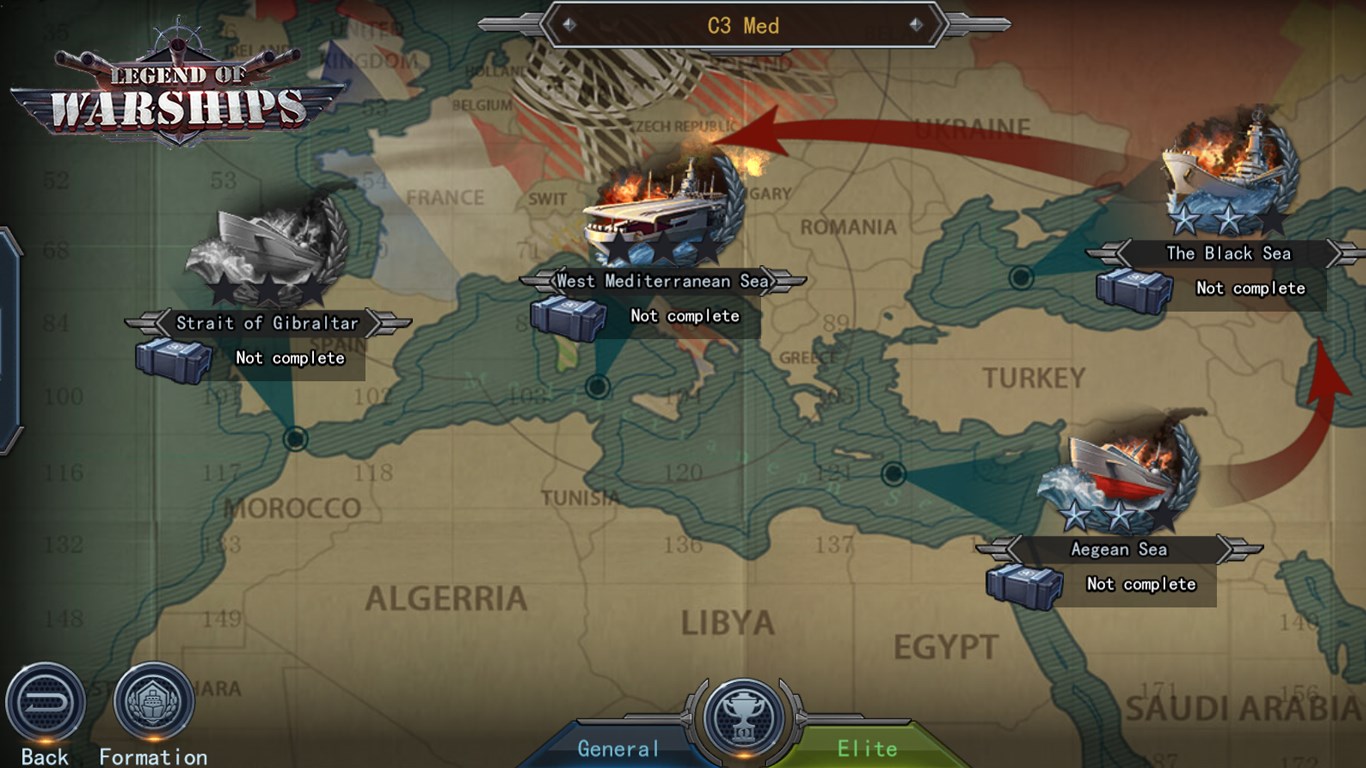The width and height of the screenshot is (1366, 768).
Task: Open the West Mediterranean Sea reward crate
Action: tap(568, 318)
